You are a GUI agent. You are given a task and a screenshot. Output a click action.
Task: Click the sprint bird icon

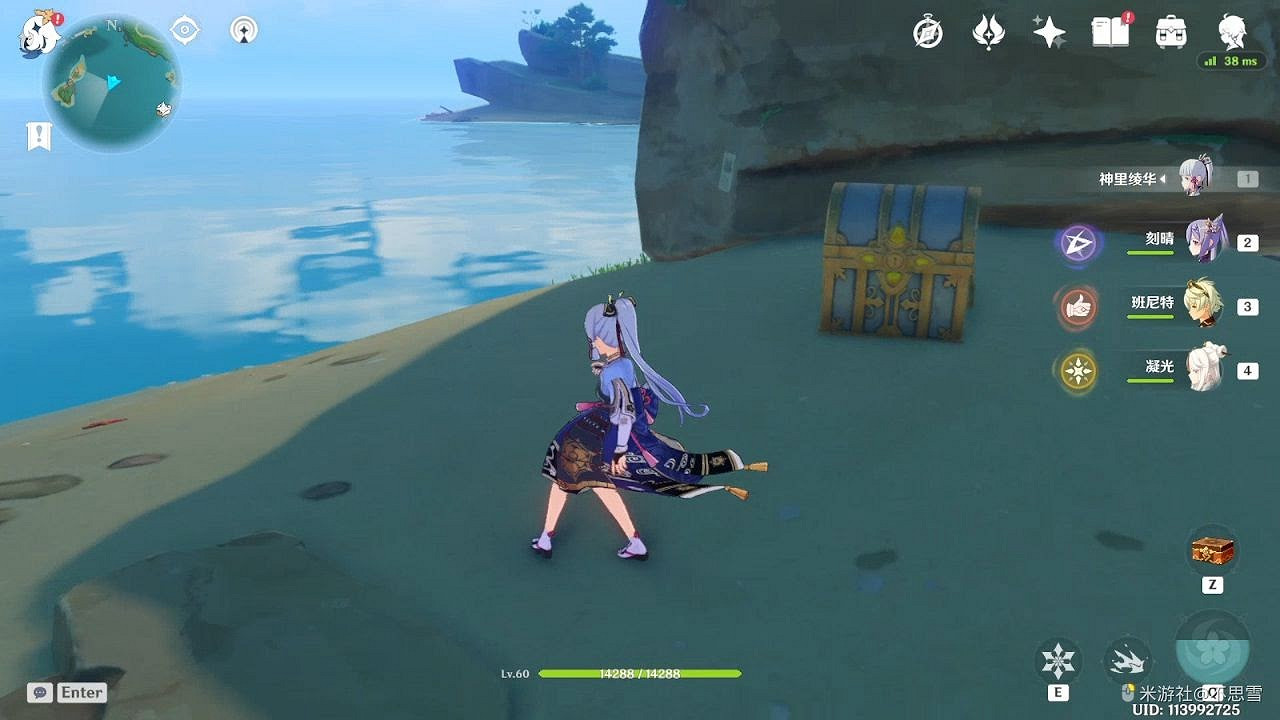[1130, 660]
